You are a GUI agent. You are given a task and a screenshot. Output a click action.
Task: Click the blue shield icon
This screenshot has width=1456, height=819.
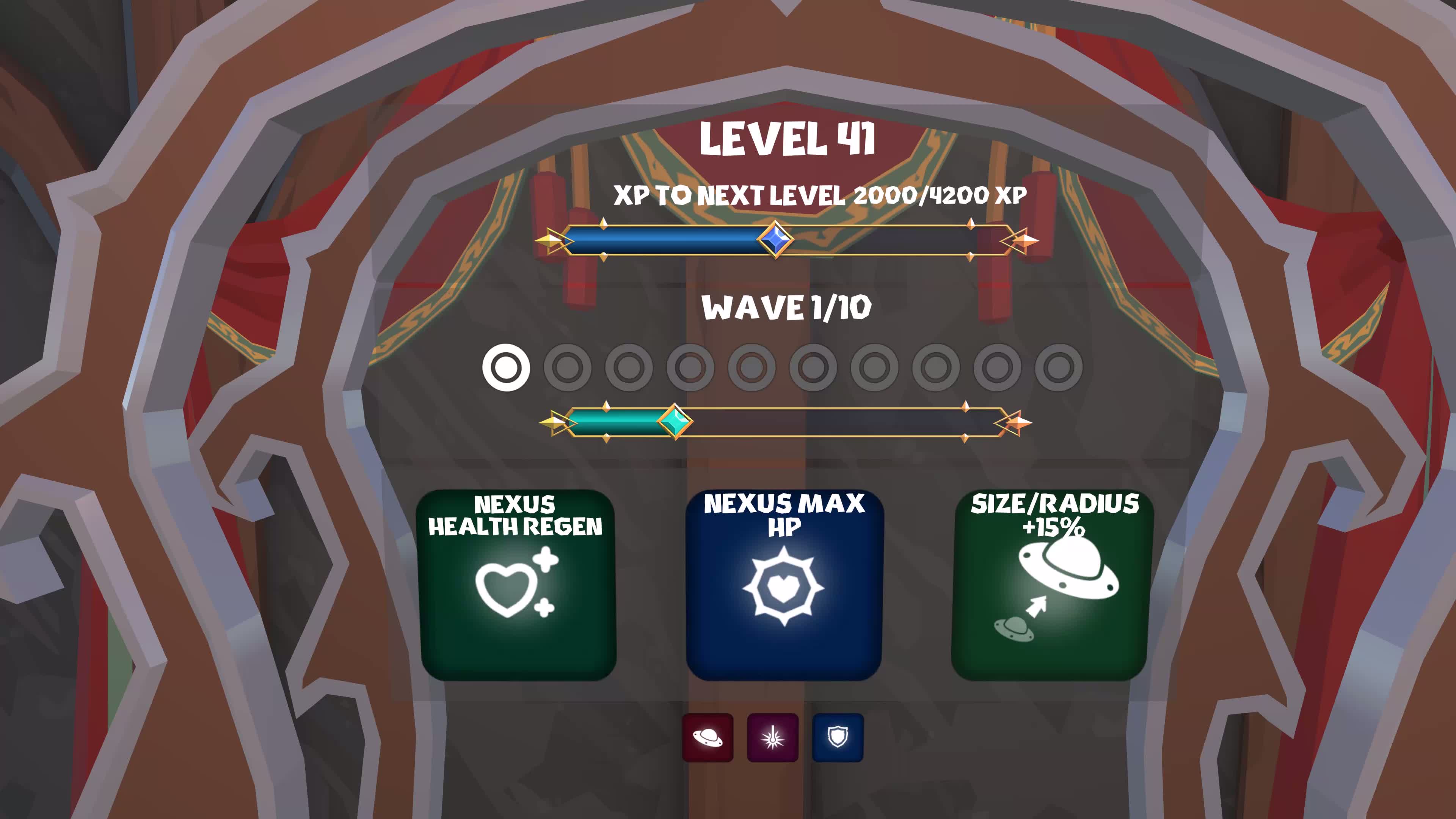[x=838, y=737]
